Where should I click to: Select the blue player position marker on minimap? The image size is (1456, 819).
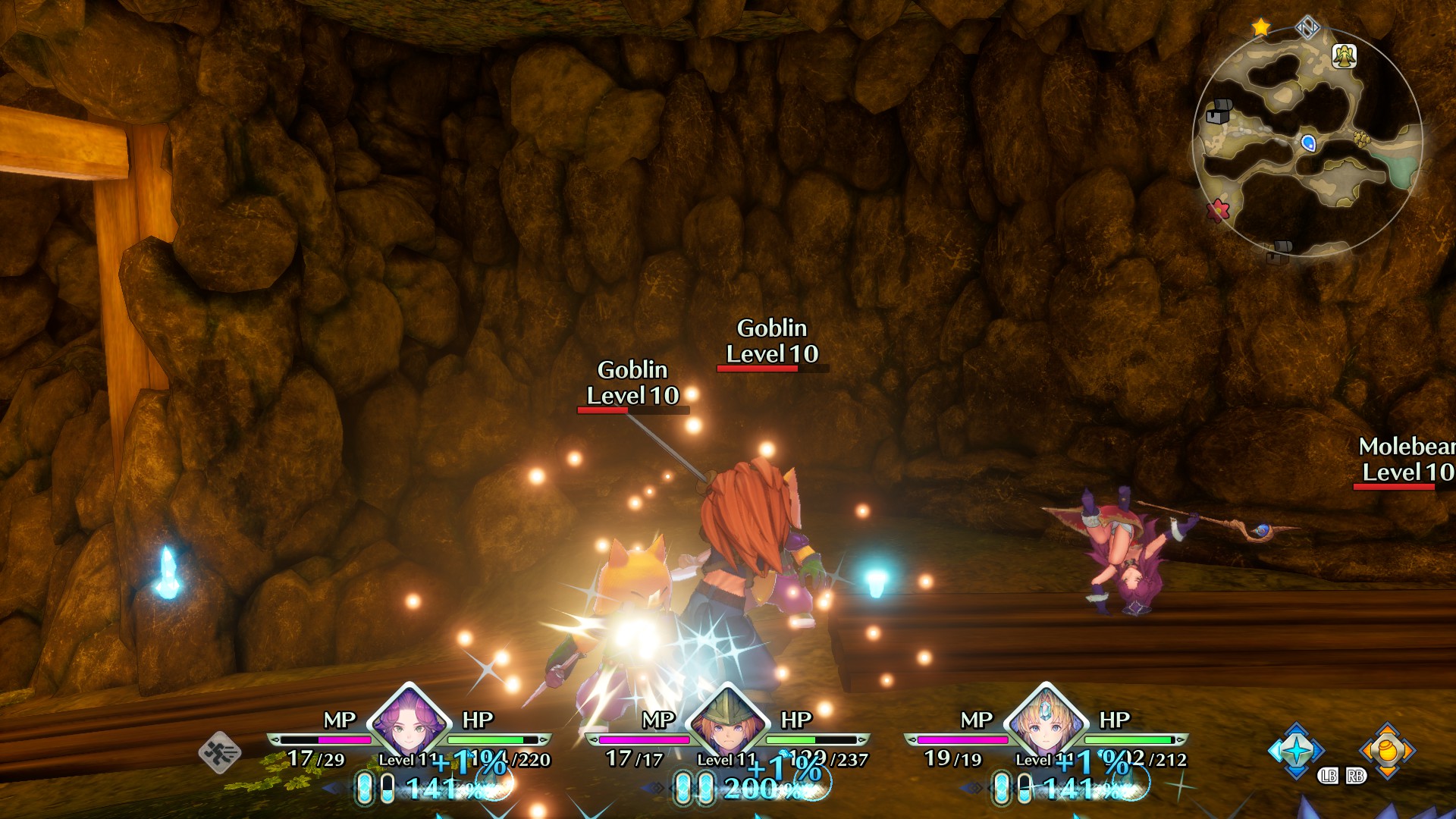[1309, 144]
